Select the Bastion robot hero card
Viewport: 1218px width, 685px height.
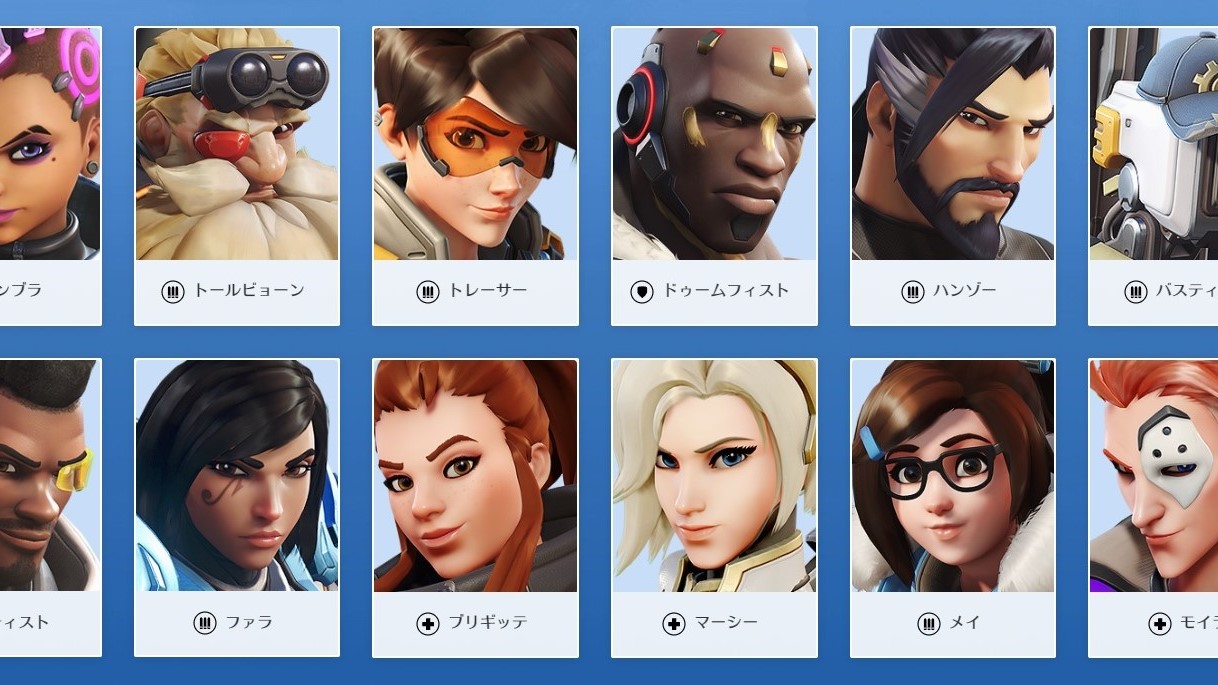point(1153,175)
